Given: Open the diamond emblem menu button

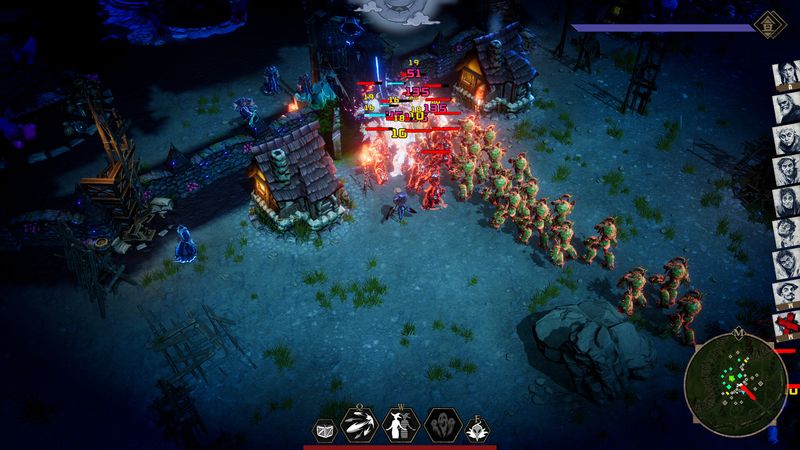Looking at the screenshot, I should point(768,23).
